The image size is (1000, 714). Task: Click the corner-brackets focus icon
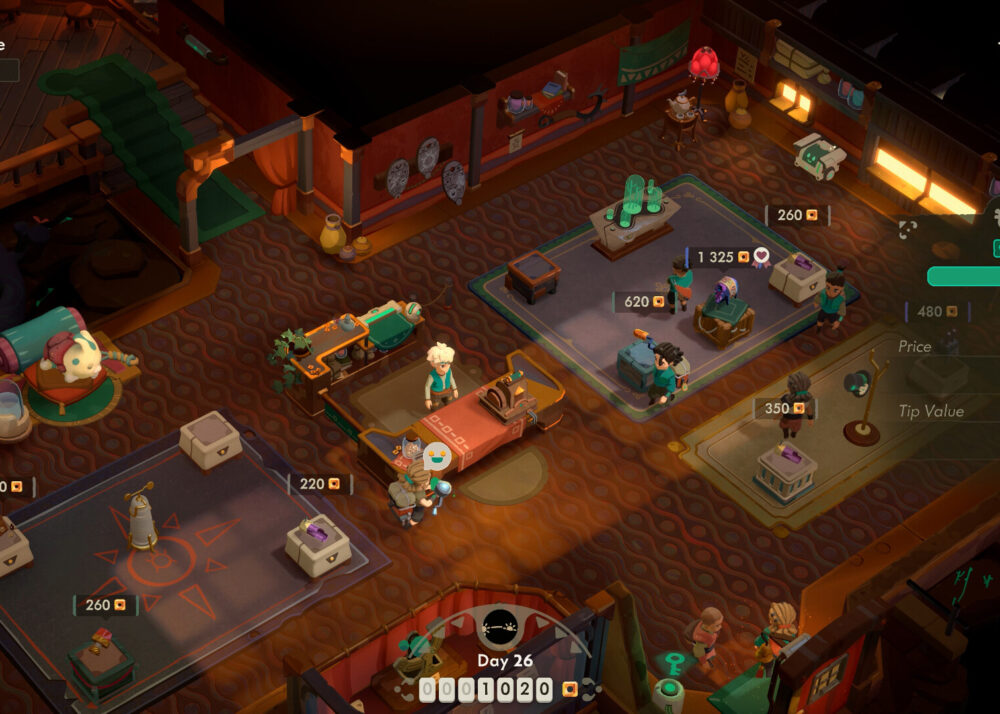point(907,229)
